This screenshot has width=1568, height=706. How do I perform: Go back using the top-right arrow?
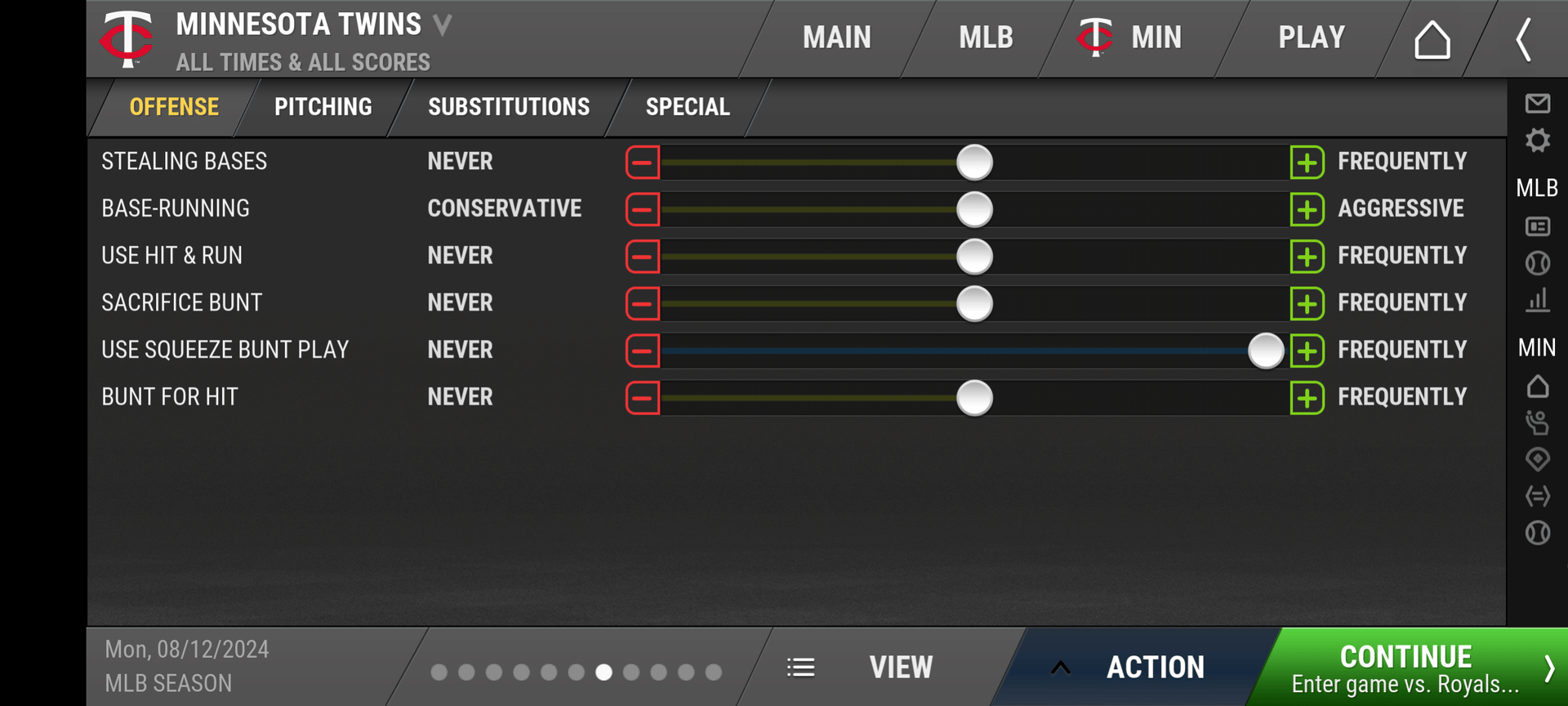point(1523,39)
